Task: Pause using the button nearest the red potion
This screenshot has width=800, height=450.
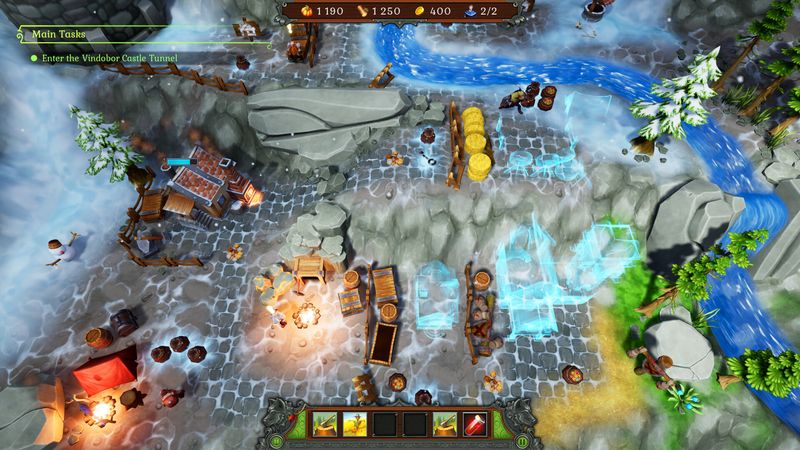Action: tap(520, 440)
